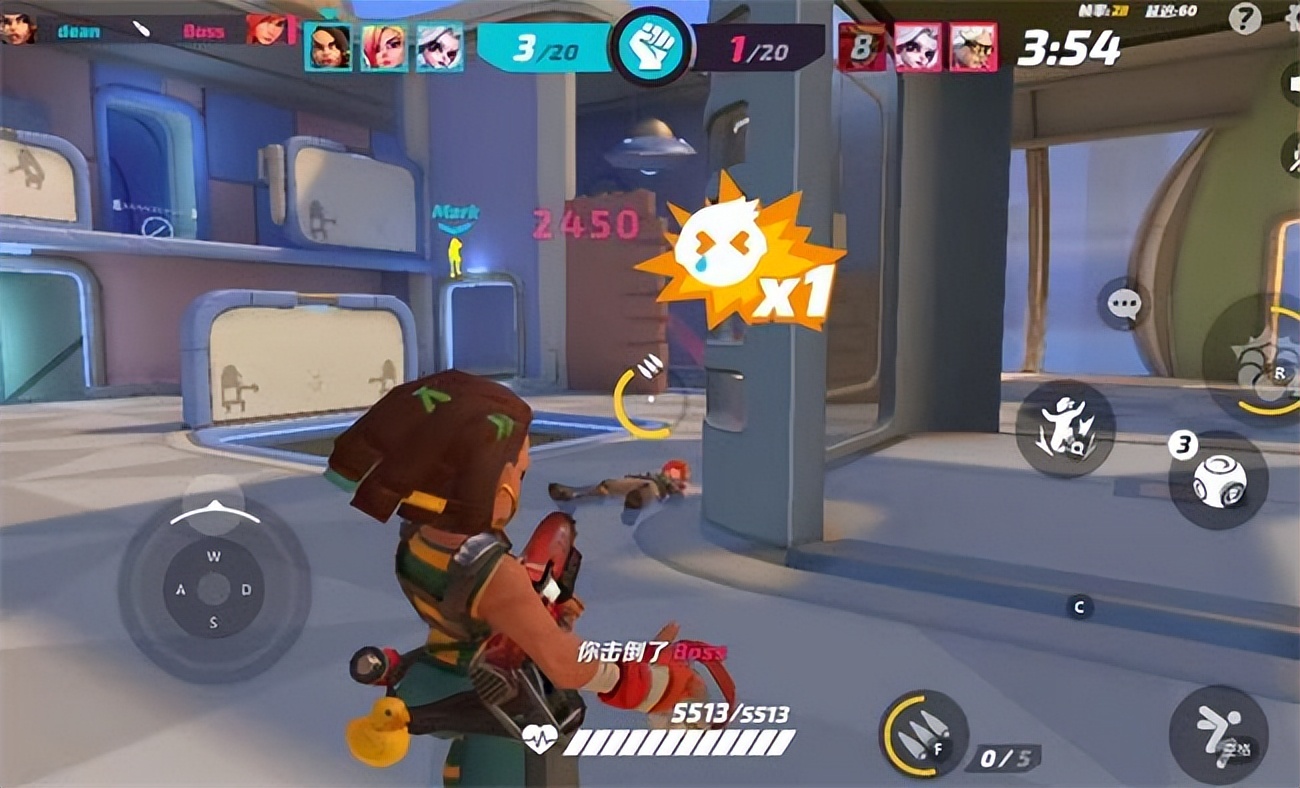Screen dimensions: 1300x788
Task: Tap the jump dash figure button
Action: 1217,735
